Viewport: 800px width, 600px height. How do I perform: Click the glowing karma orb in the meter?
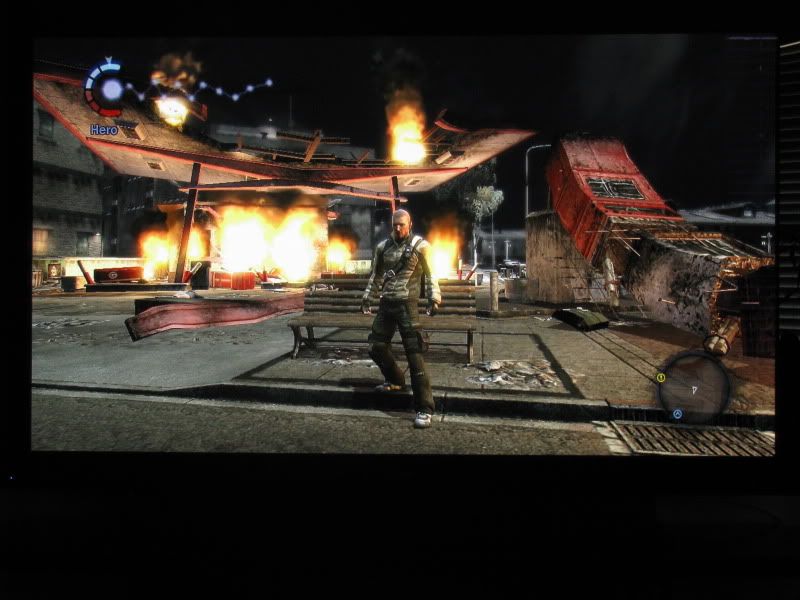(x=111, y=90)
